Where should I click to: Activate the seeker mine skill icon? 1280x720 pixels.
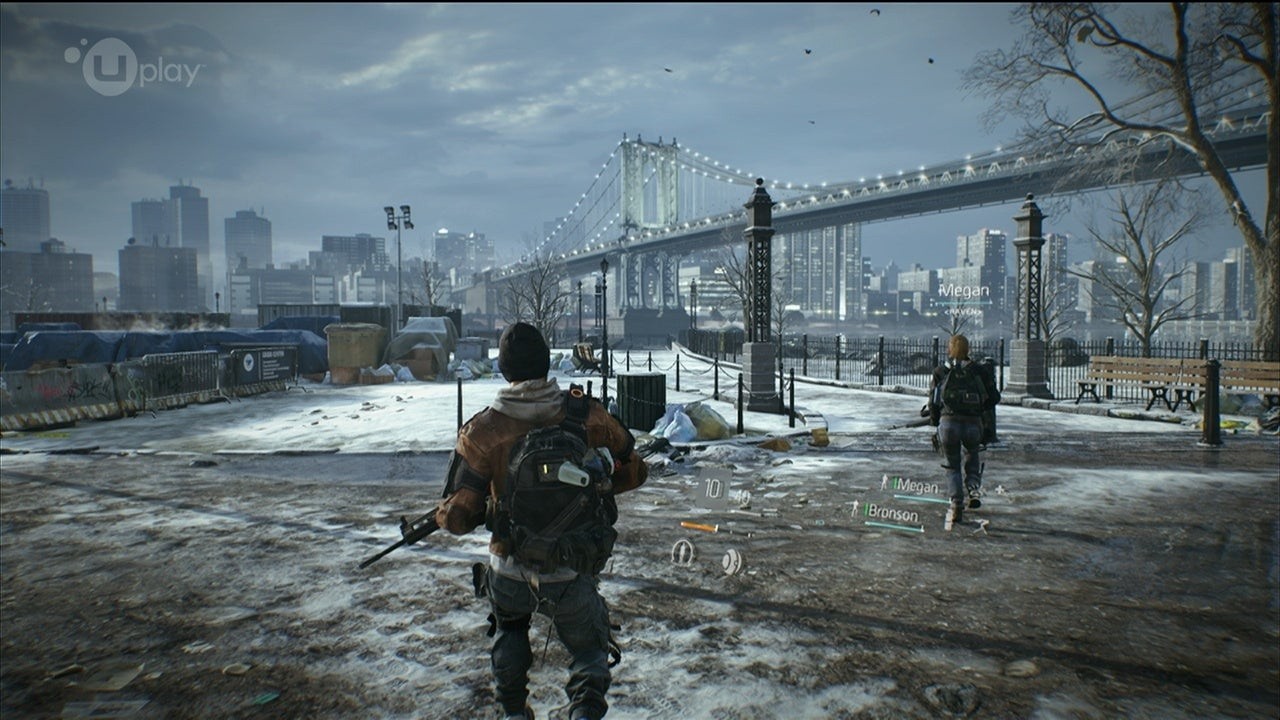click(732, 560)
